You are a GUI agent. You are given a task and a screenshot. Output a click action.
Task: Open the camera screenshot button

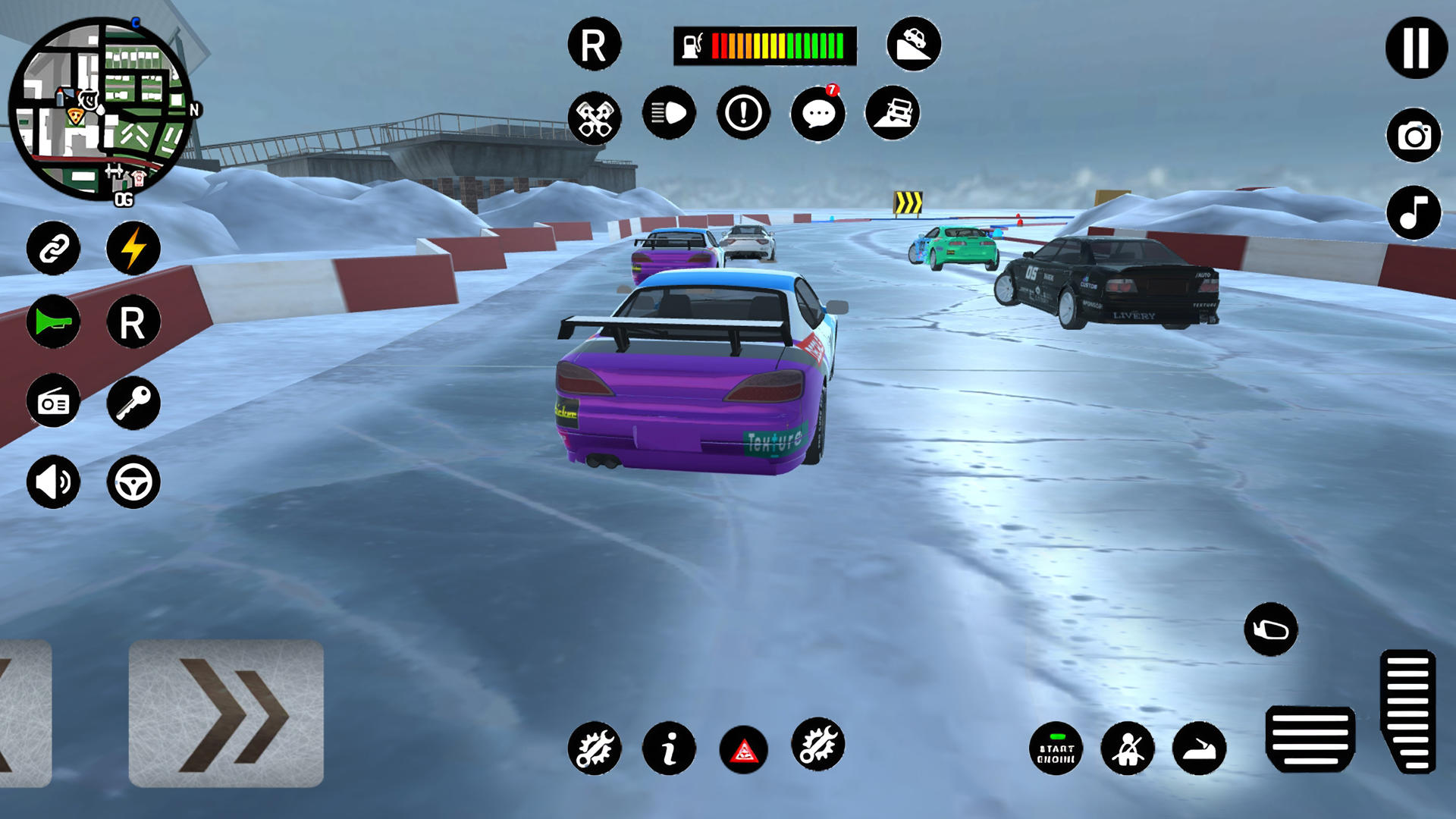pyautogui.click(x=1414, y=136)
